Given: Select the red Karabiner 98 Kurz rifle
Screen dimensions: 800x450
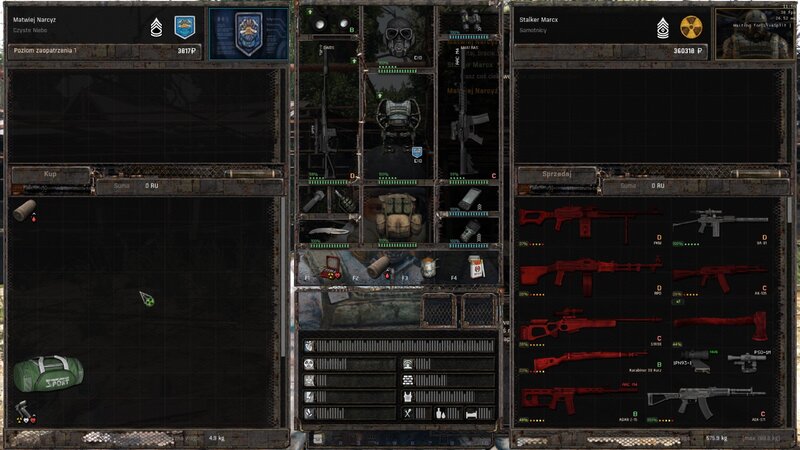Looking at the screenshot, I should click(588, 360).
